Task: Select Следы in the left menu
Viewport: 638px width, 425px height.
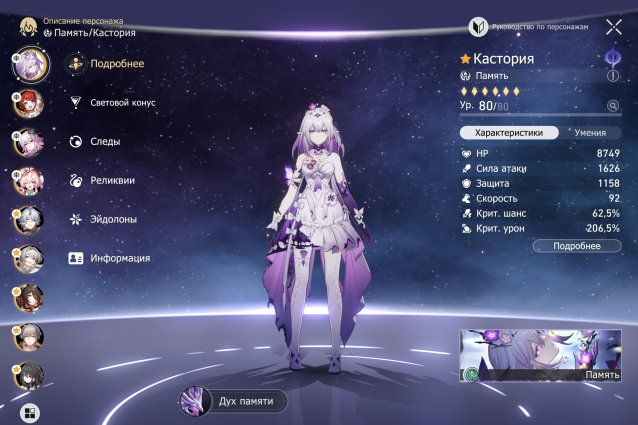Action: 105,141
